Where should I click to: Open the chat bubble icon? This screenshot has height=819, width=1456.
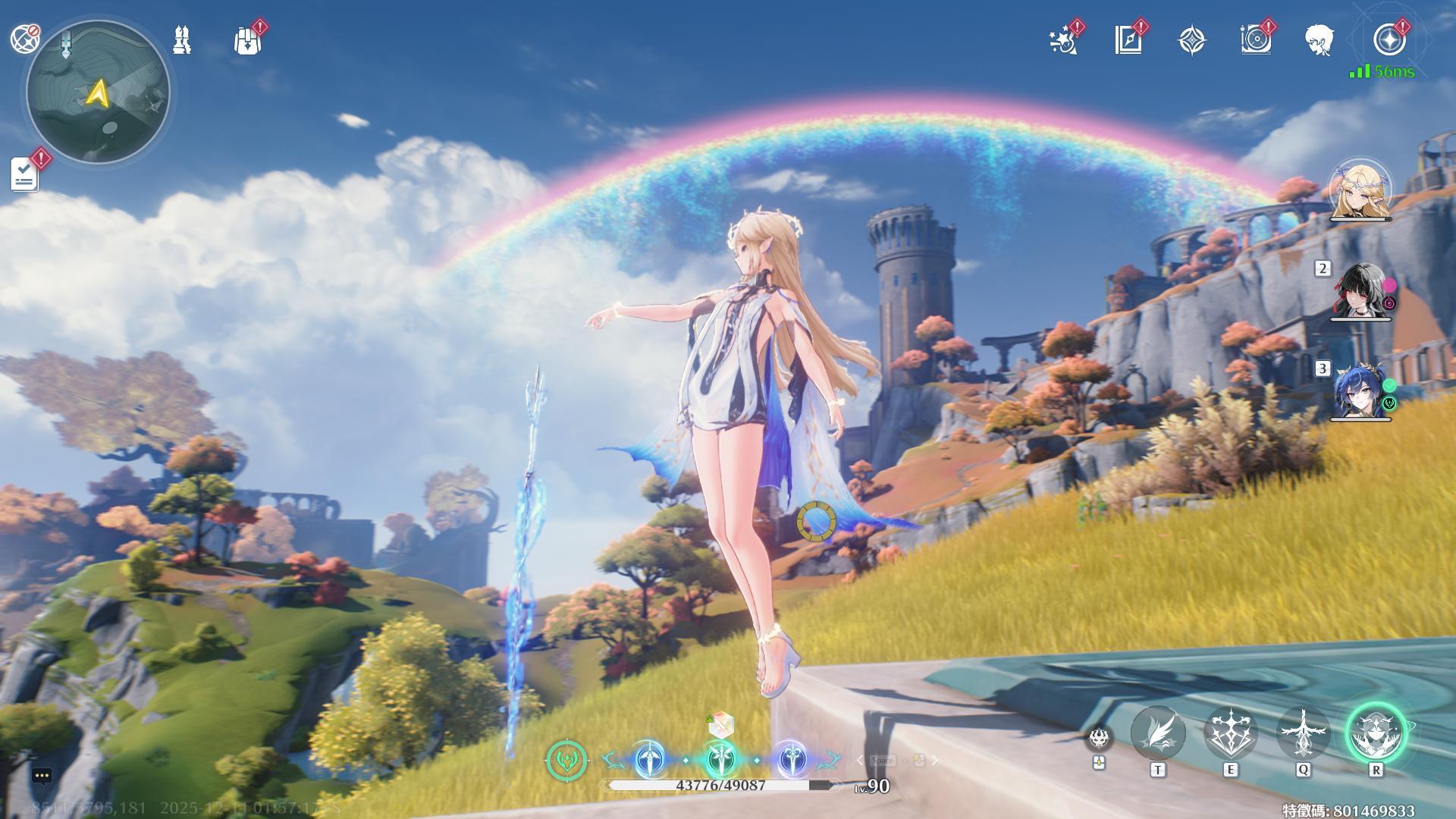pyautogui.click(x=42, y=776)
